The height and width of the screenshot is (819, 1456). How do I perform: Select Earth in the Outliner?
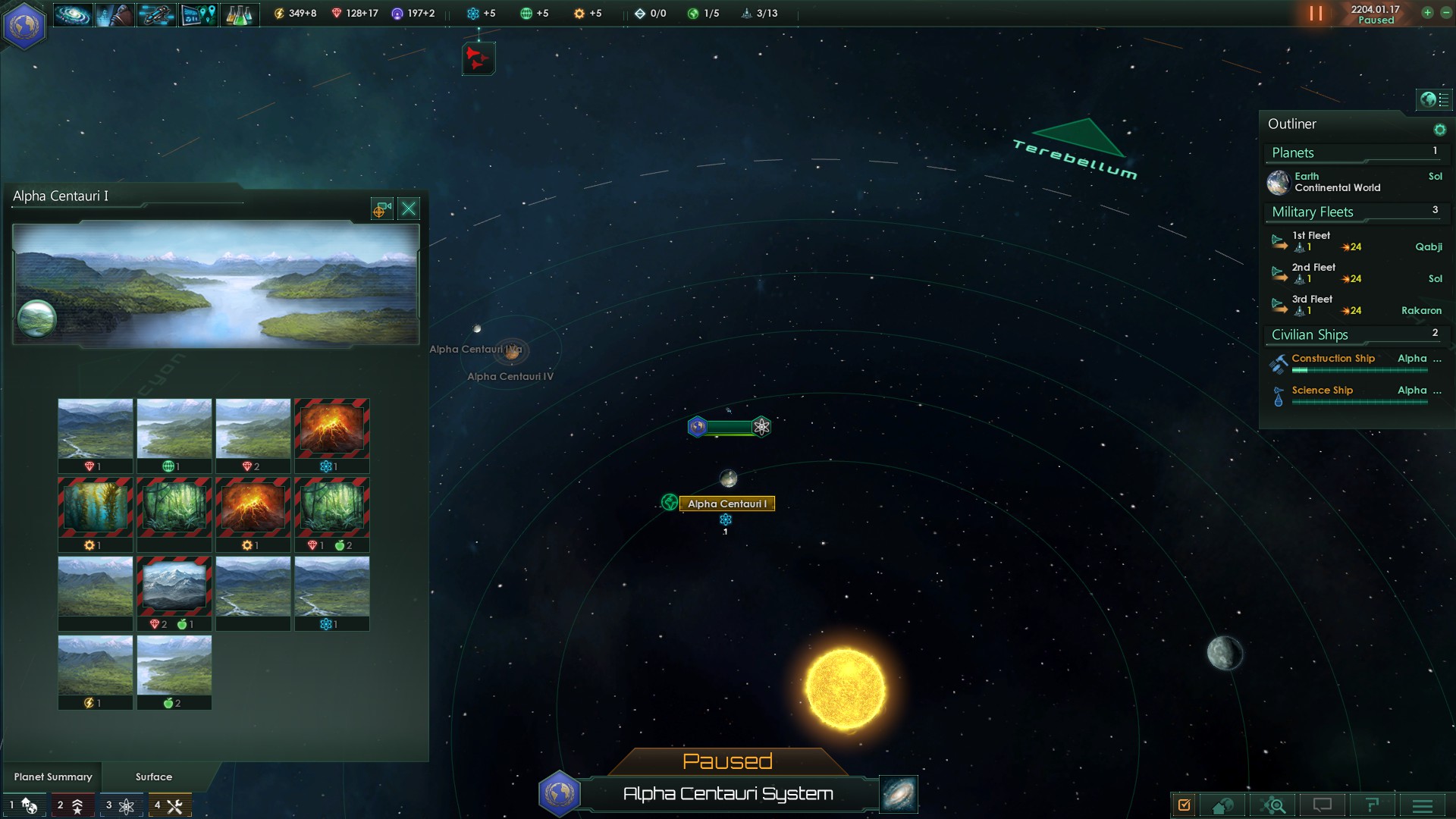click(1338, 182)
